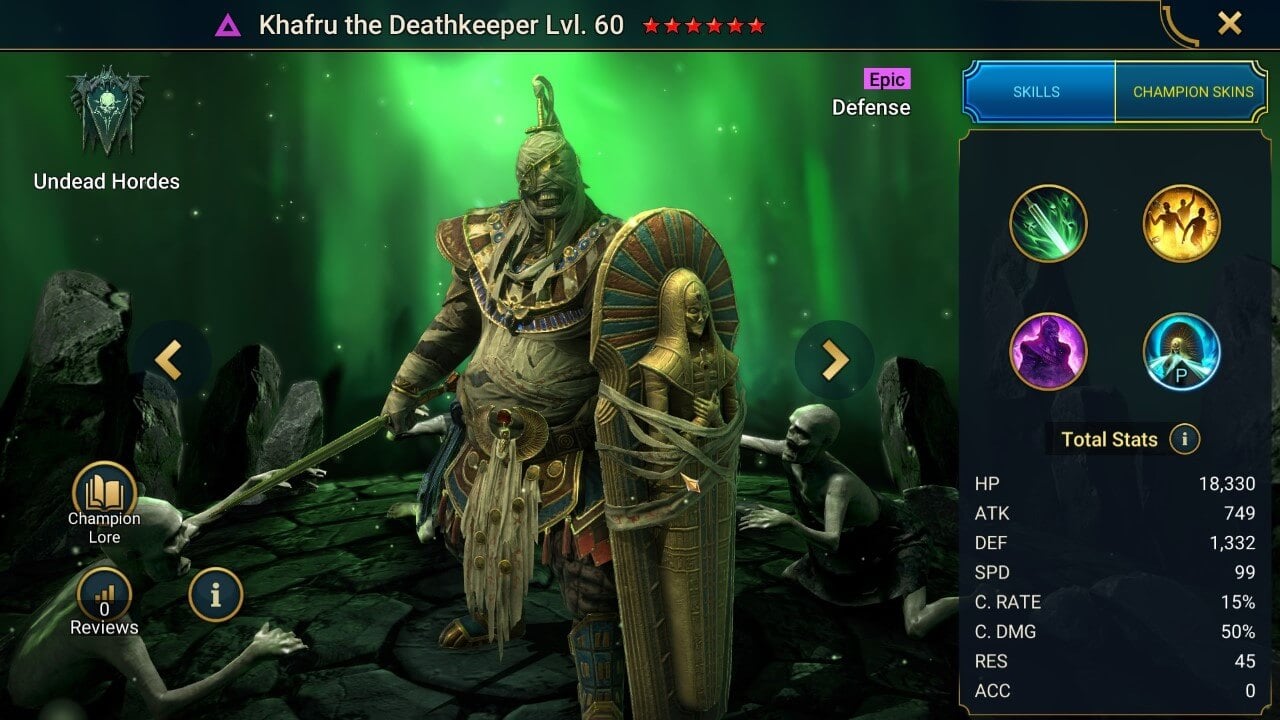
Task: Close the champion details screen
Action: pyautogui.click(x=1229, y=23)
